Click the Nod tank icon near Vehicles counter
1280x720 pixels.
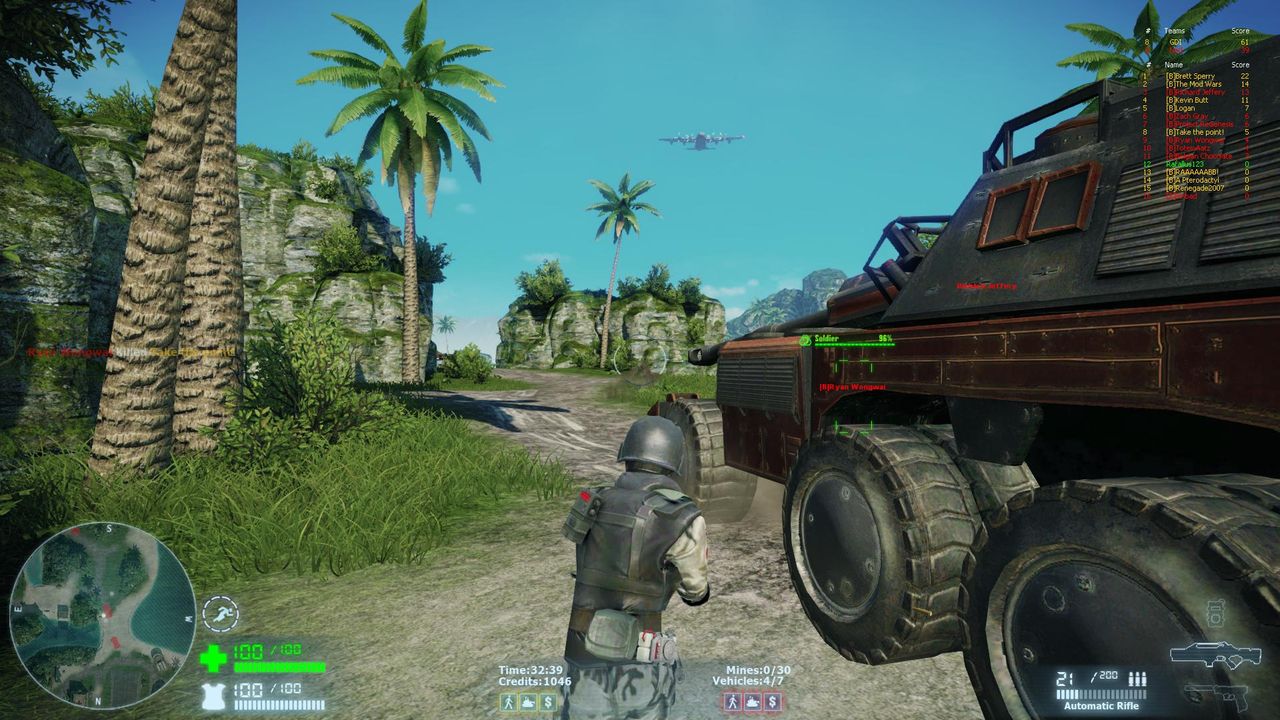(x=752, y=702)
